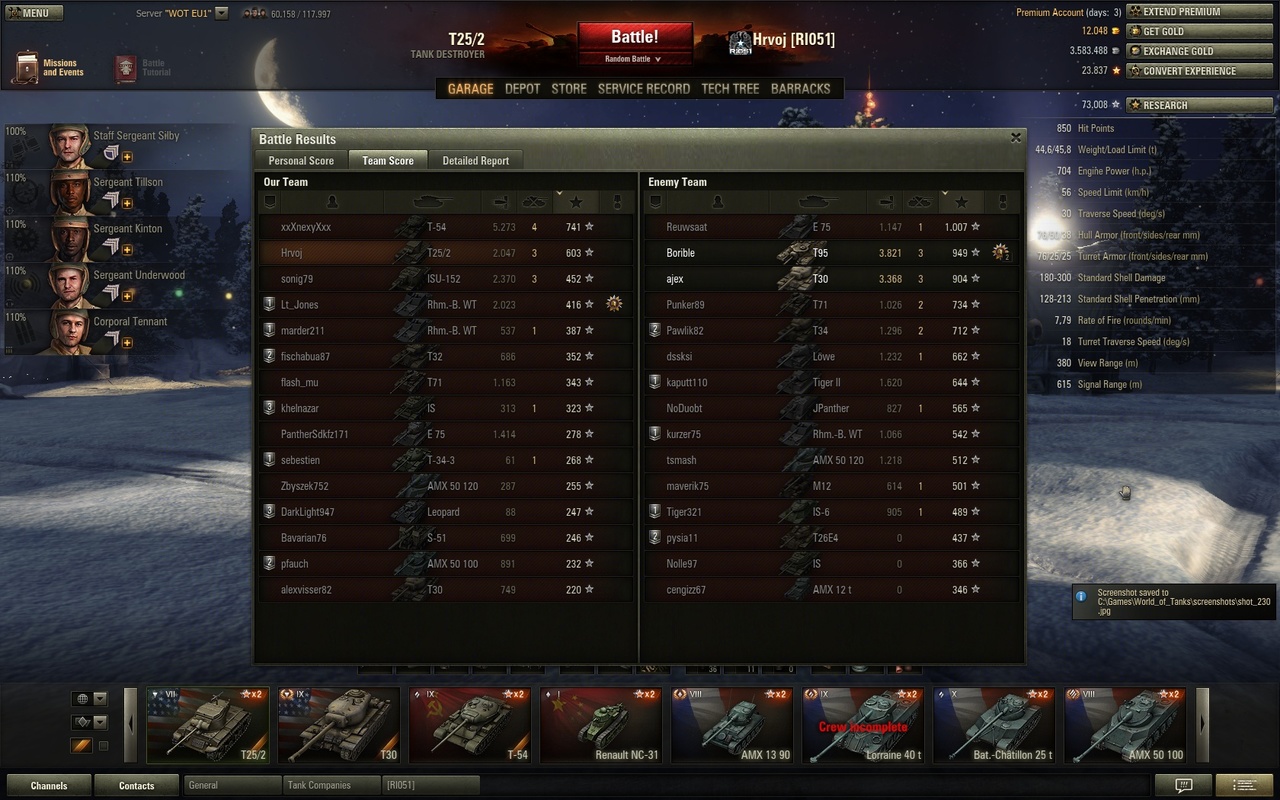Open Missions and Events
This screenshot has width=1280, height=800.
pos(48,68)
